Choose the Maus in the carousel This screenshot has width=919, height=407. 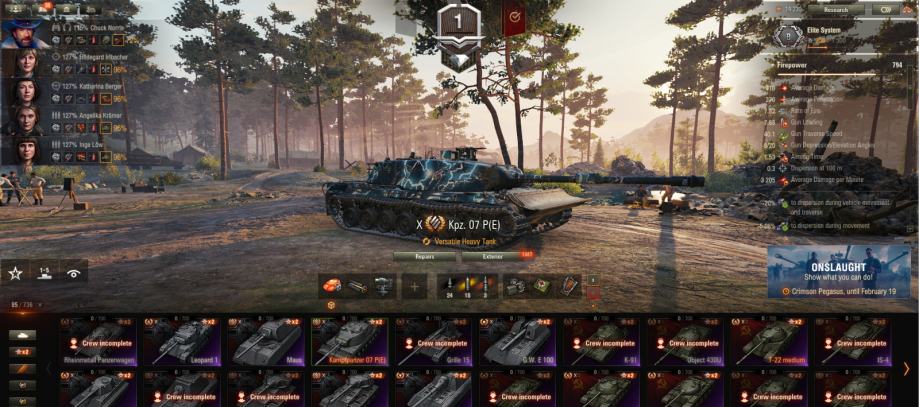(267, 341)
